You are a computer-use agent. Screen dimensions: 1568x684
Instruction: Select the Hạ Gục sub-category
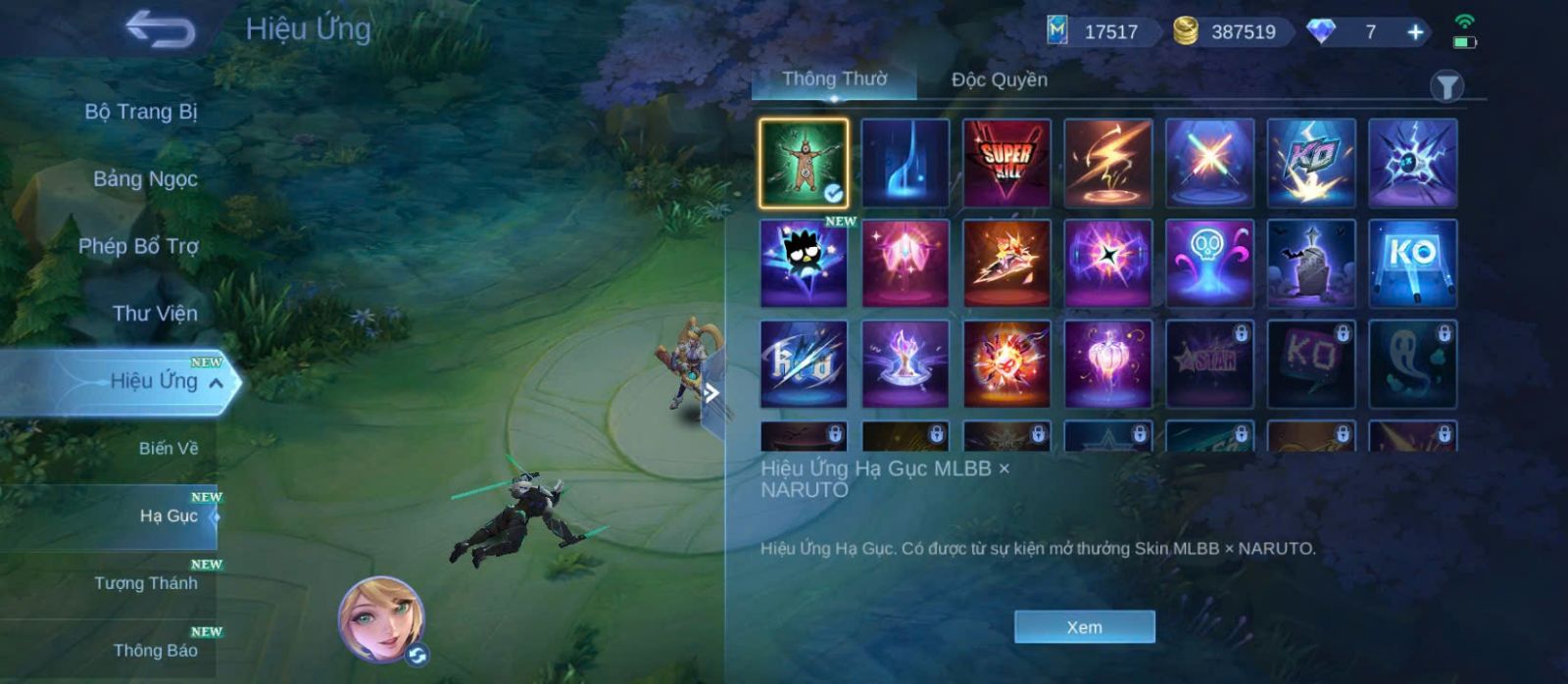click(x=169, y=516)
